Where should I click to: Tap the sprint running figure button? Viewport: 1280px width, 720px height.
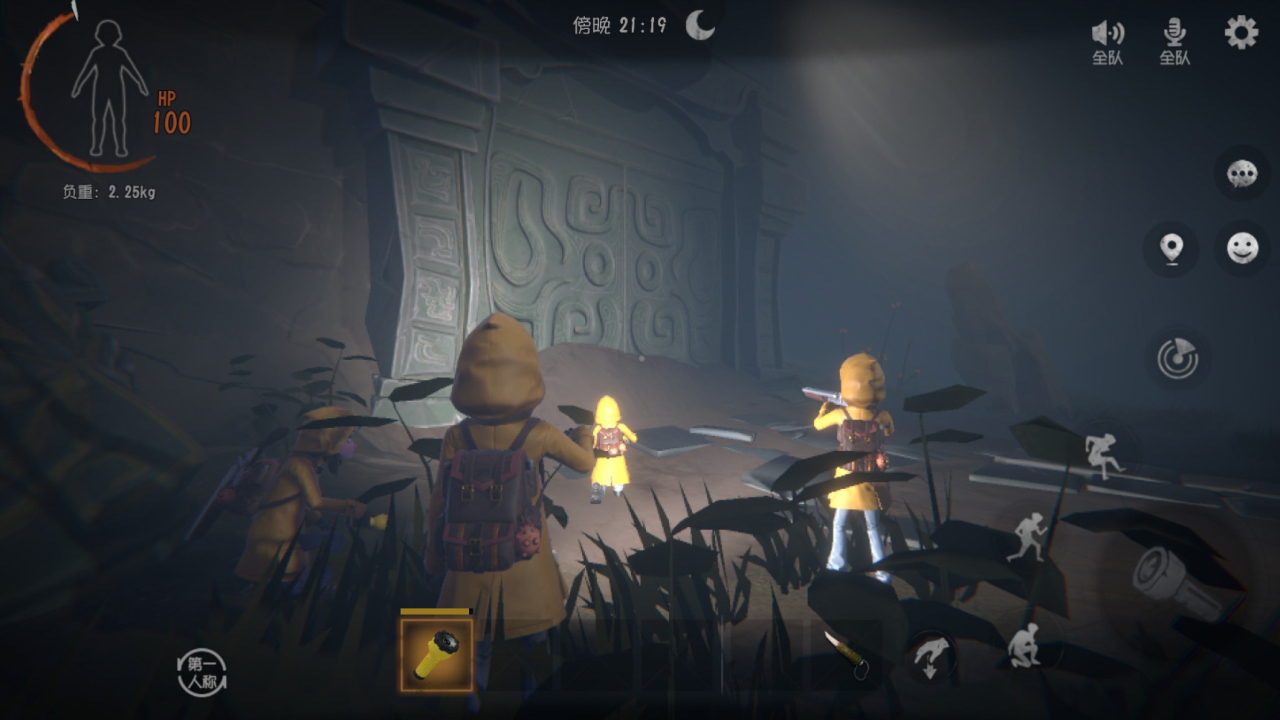tap(1027, 537)
